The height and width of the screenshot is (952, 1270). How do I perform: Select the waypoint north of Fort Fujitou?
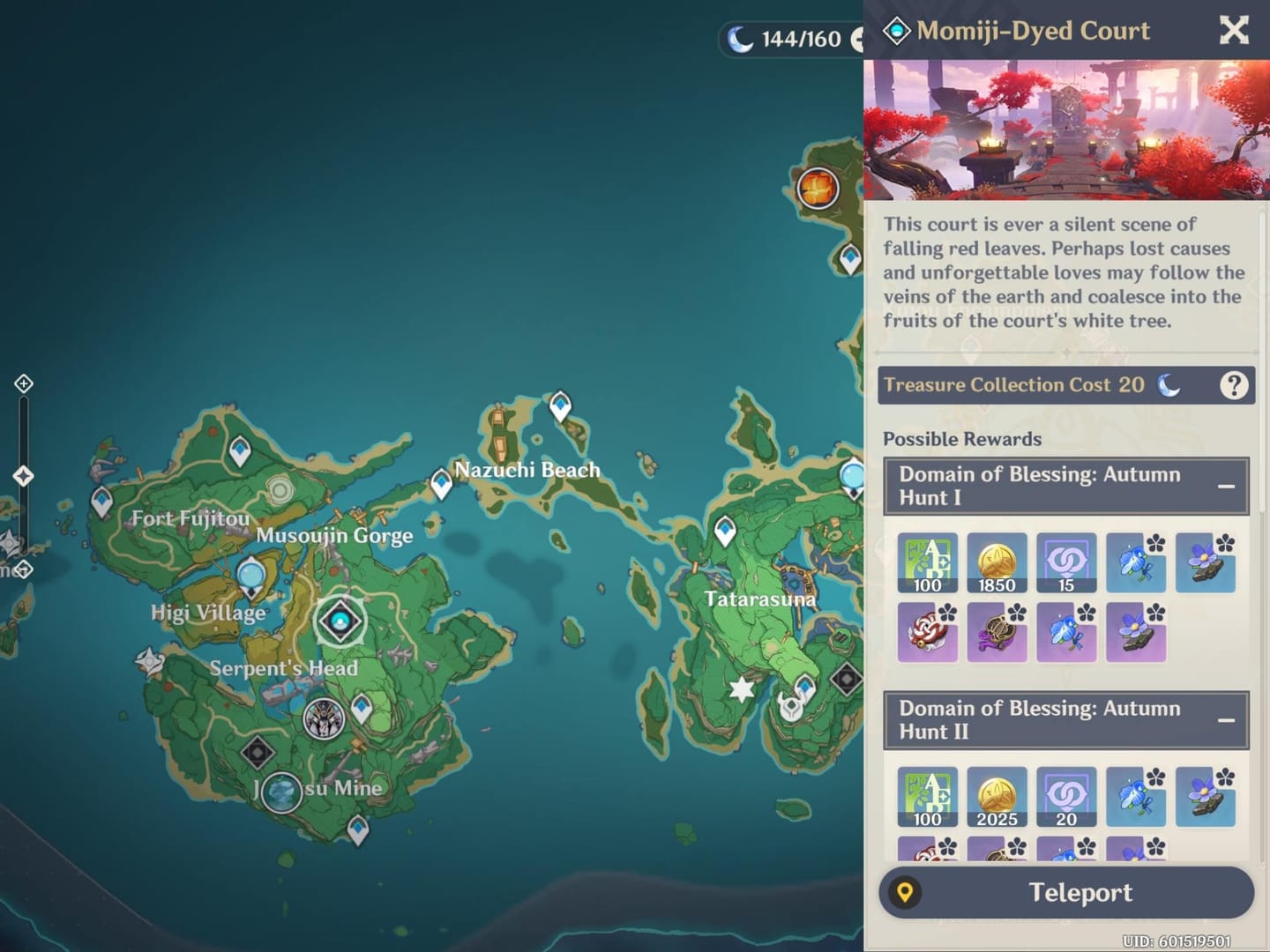(x=240, y=450)
